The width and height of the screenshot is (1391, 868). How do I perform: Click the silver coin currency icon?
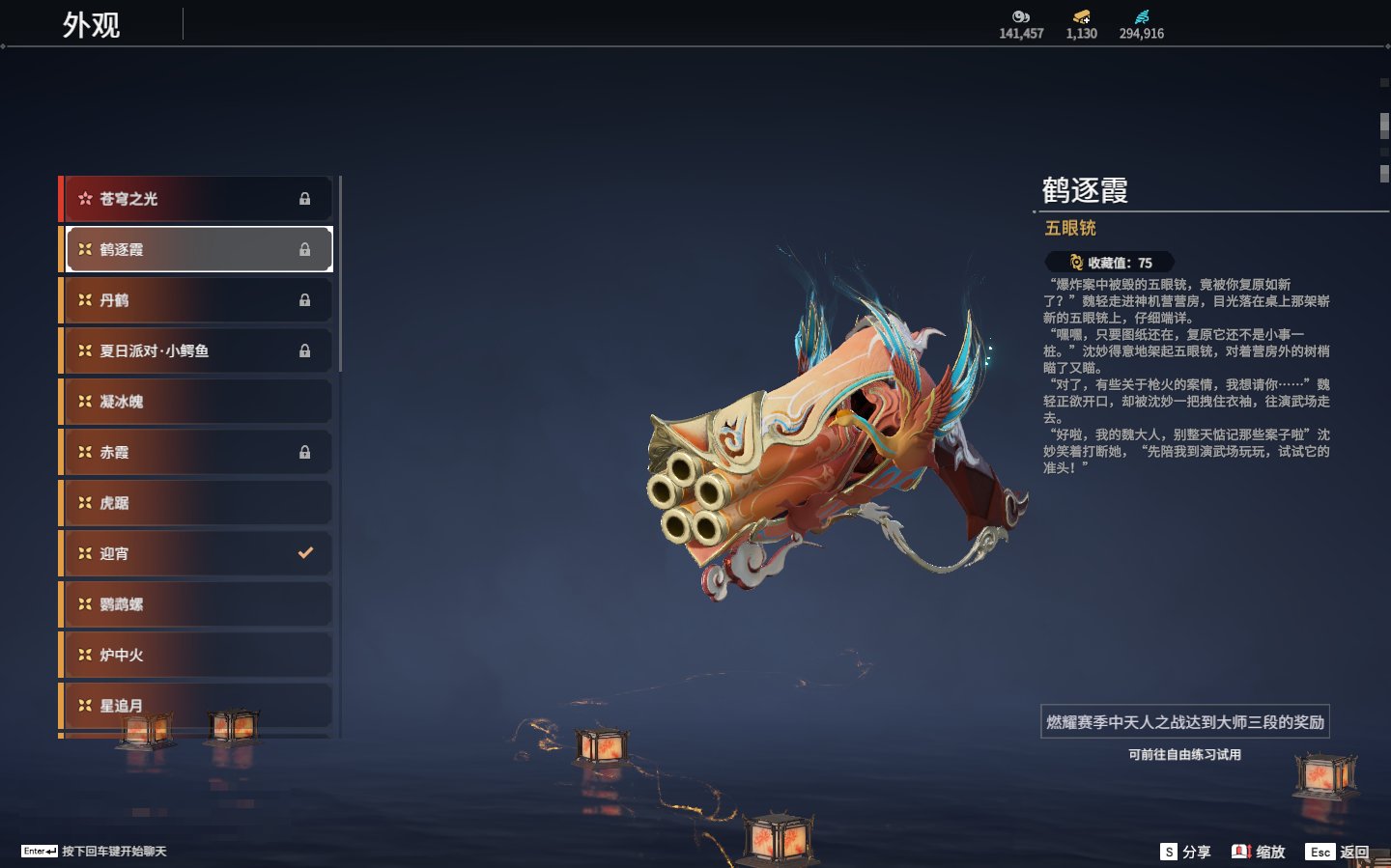[1021, 16]
